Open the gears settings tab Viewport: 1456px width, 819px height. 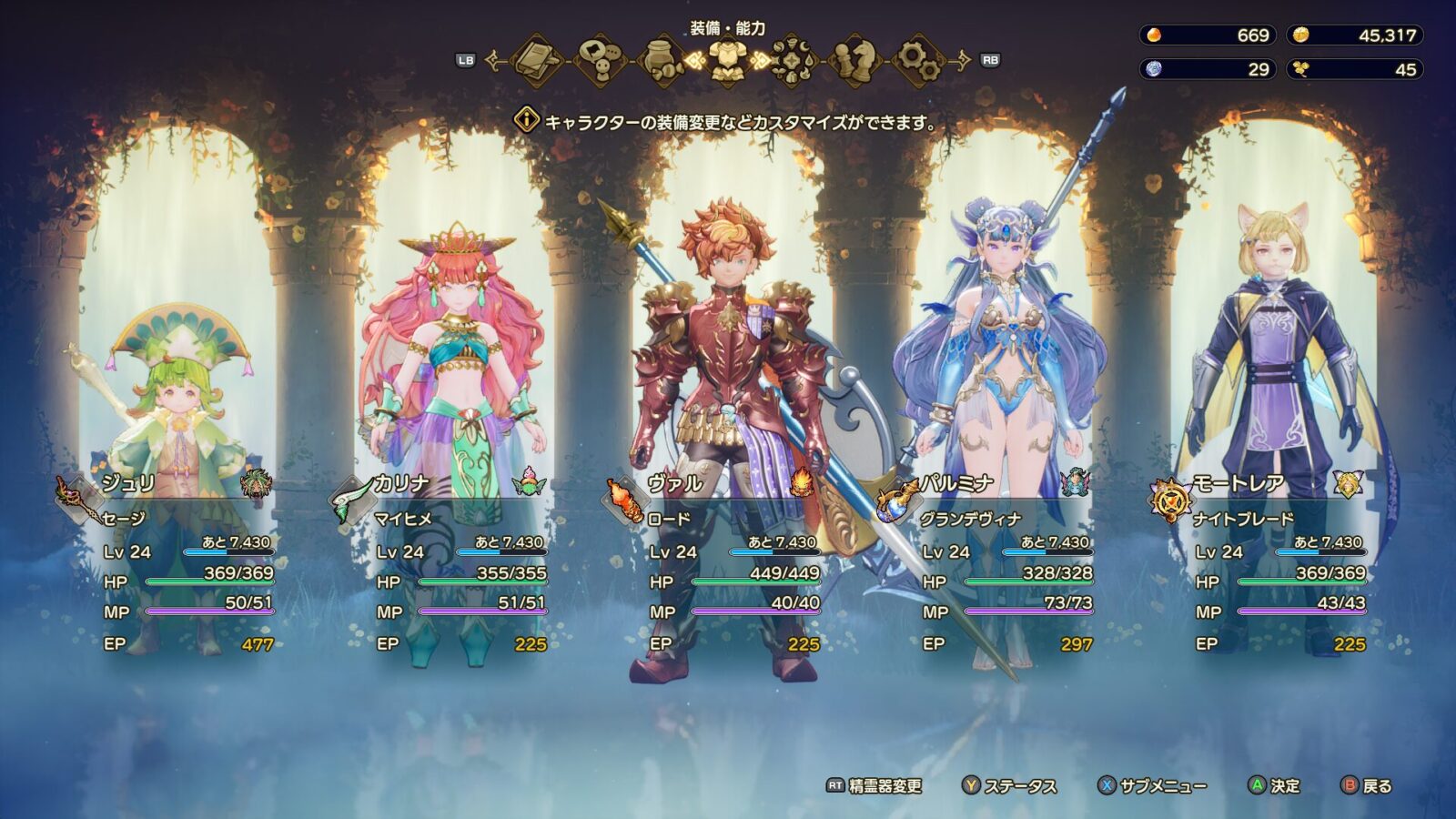coord(917,61)
